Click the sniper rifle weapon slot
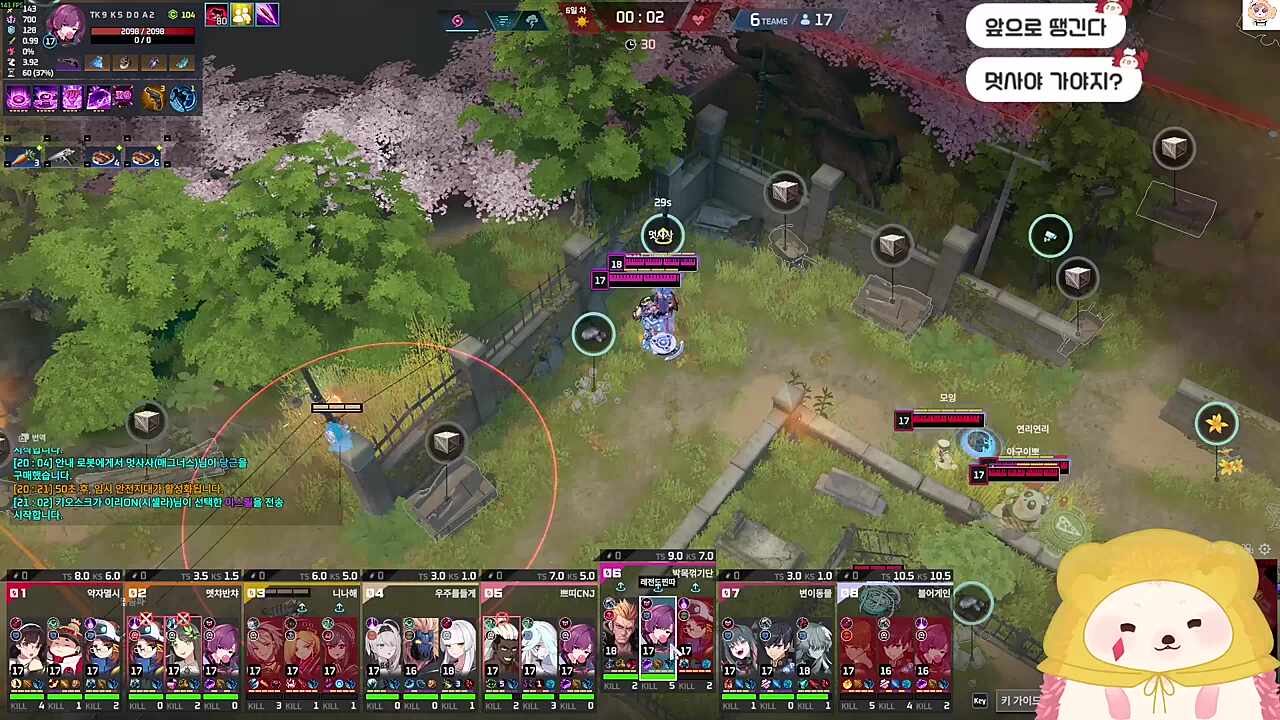The image size is (1280, 720). (70, 62)
